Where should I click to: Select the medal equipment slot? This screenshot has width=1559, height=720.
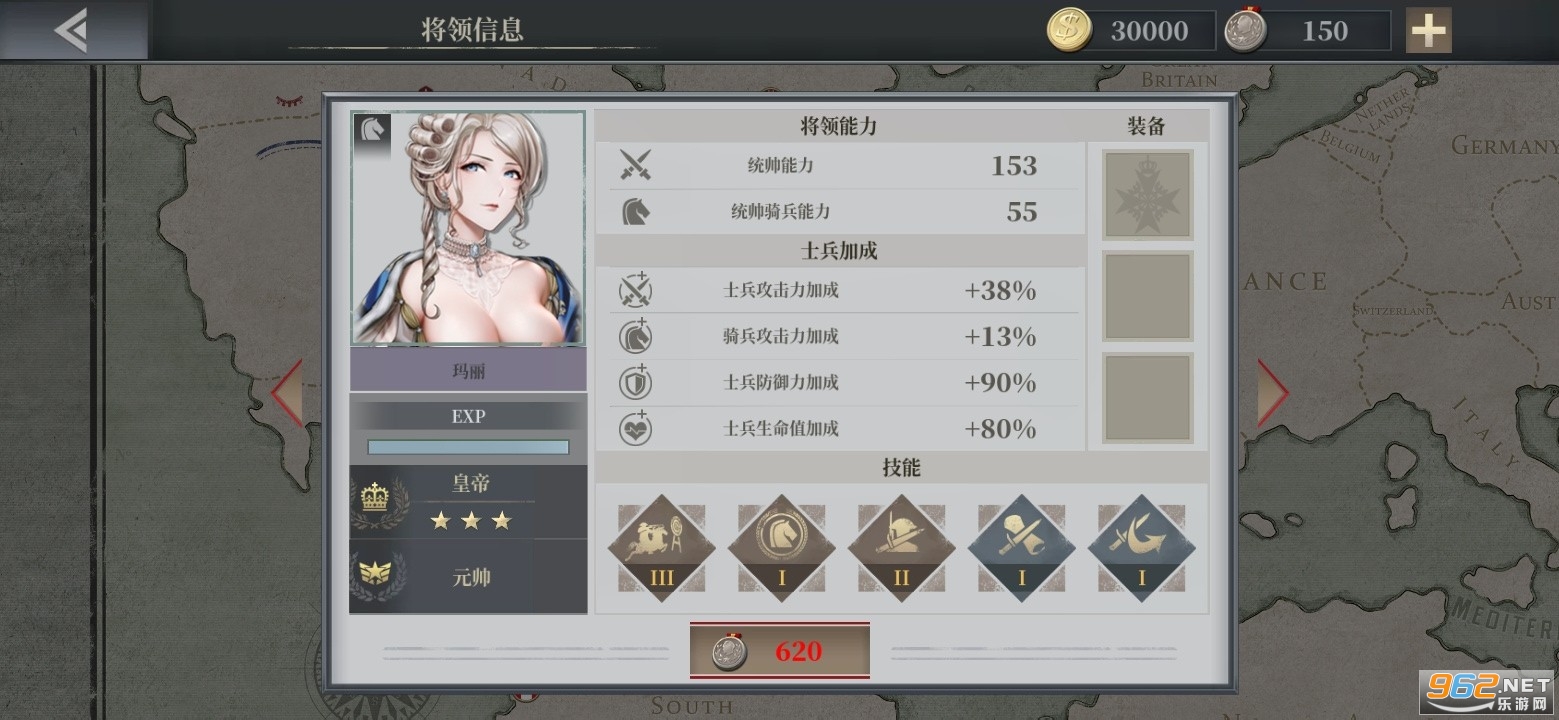tap(1147, 195)
